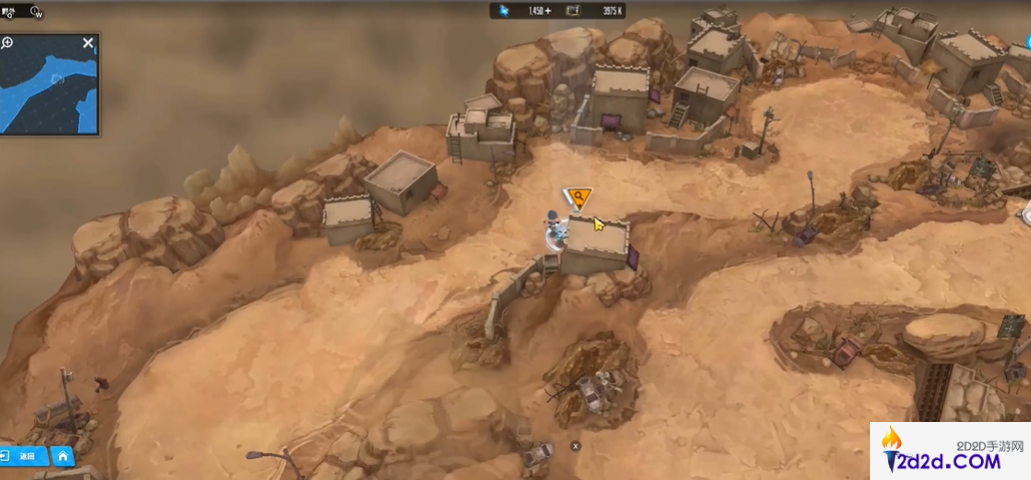Image resolution: width=1031 pixels, height=480 pixels.
Task: Open the info icon labeled W
Action: tap(36, 12)
